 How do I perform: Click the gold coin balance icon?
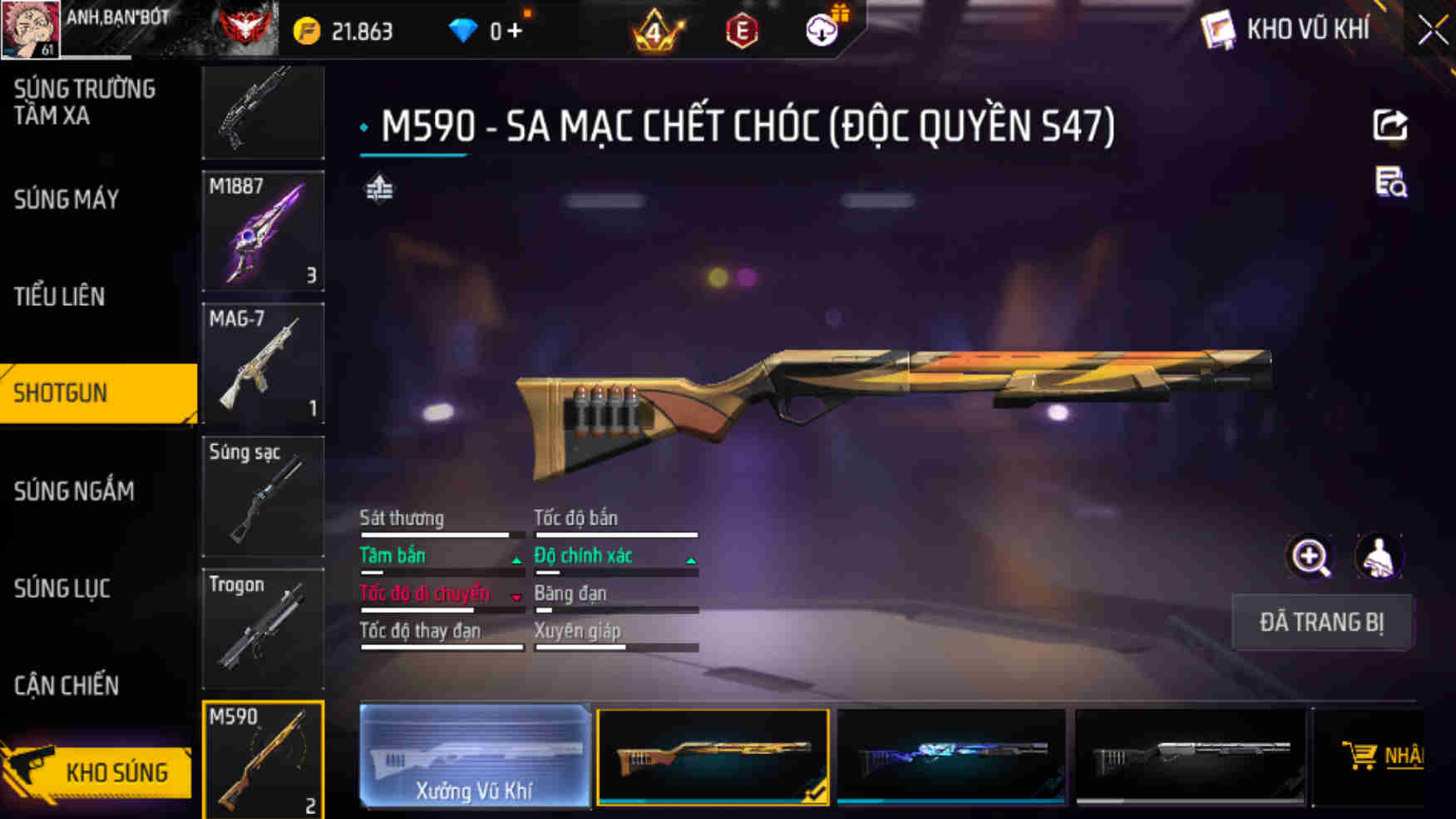click(306, 28)
